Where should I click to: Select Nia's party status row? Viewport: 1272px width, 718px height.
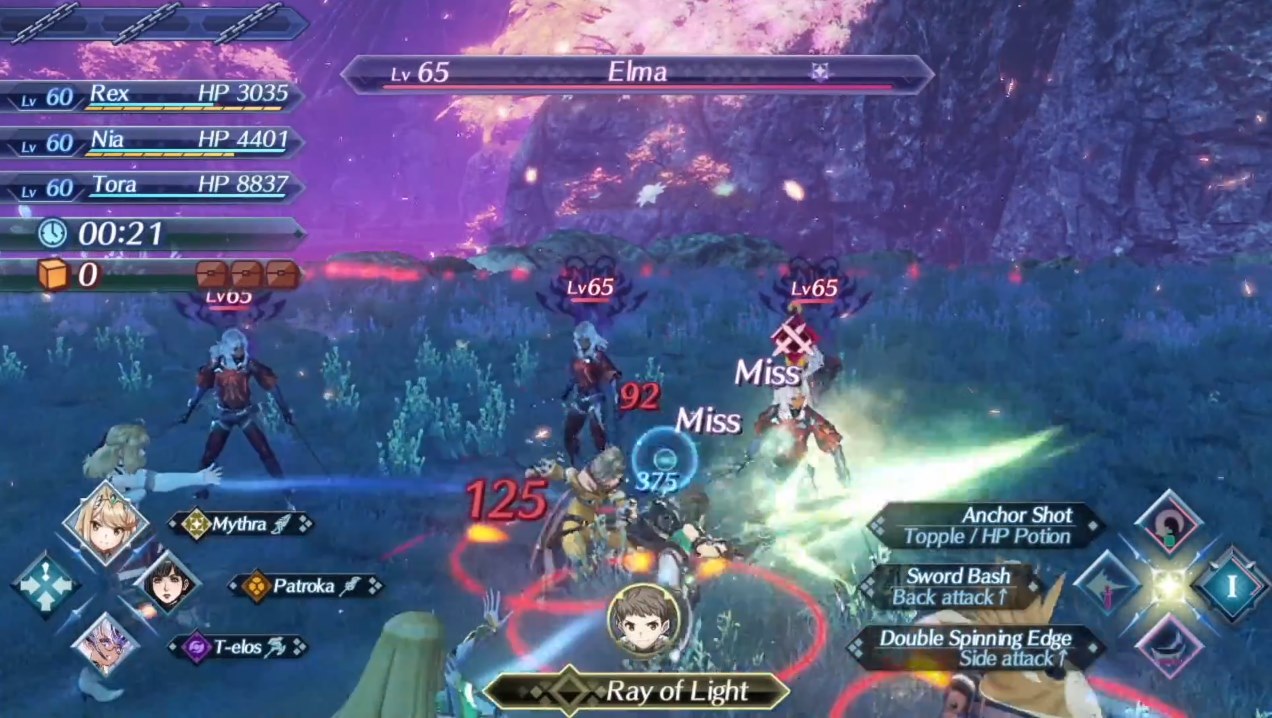pyautogui.click(x=155, y=142)
